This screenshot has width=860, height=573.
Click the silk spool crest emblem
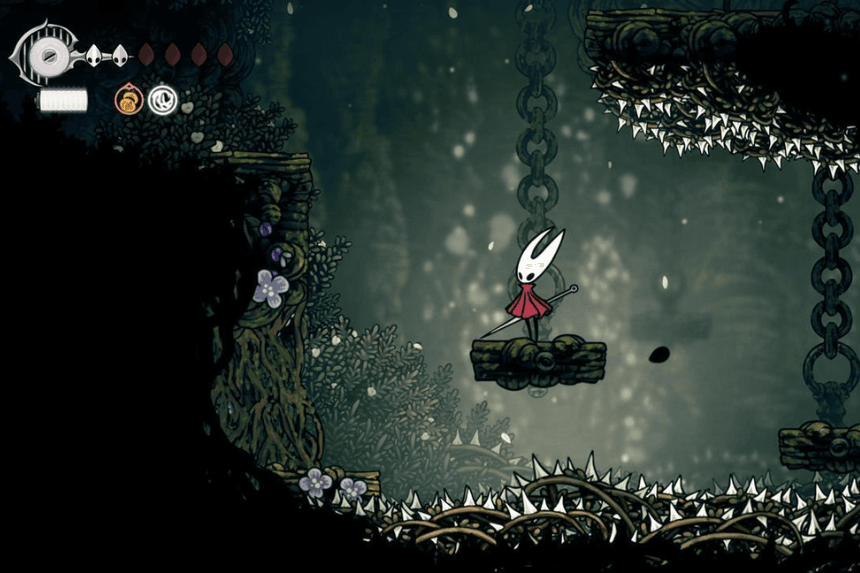pyautogui.click(x=46, y=55)
